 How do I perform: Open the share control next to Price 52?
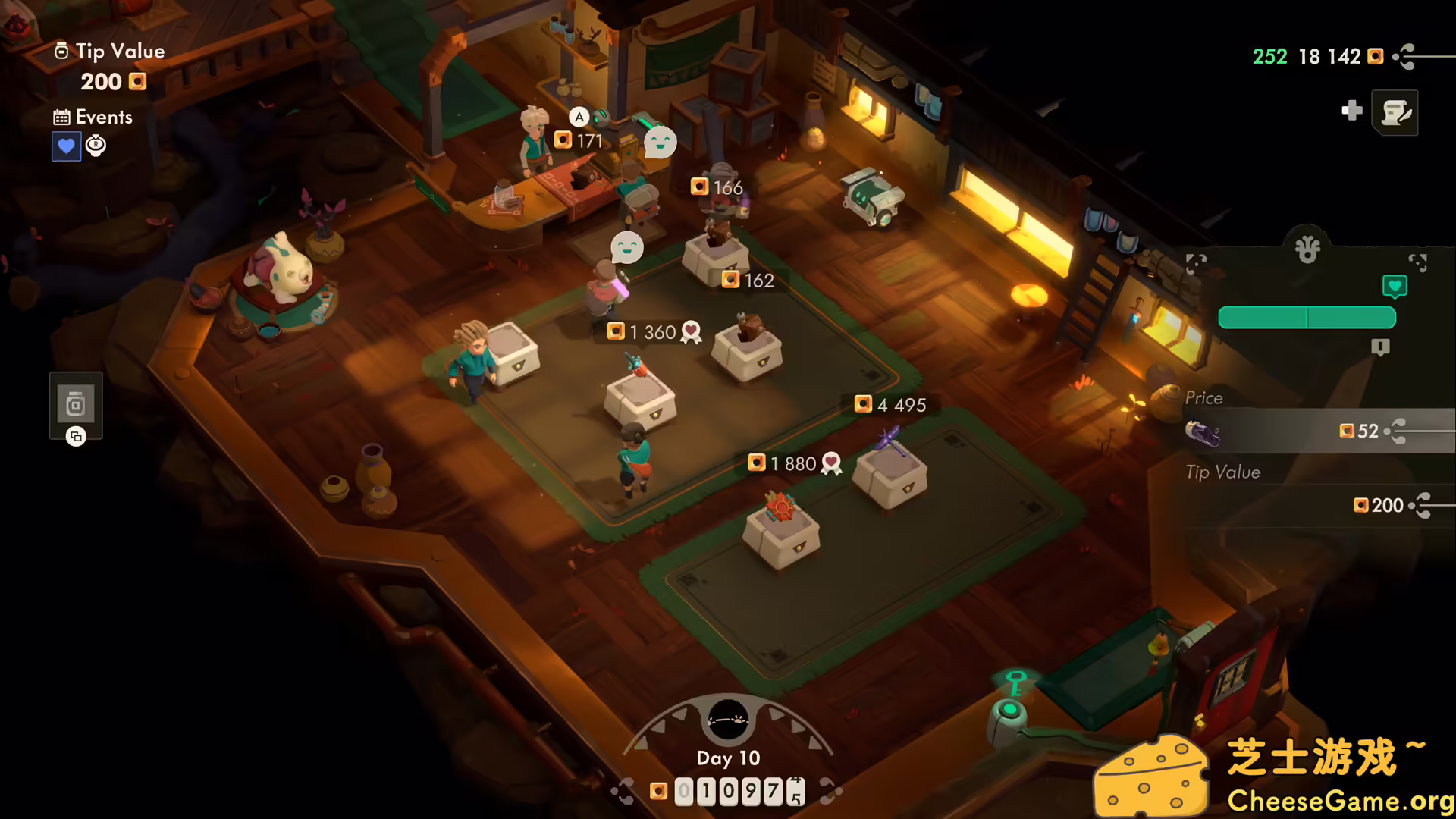[x=1396, y=431]
